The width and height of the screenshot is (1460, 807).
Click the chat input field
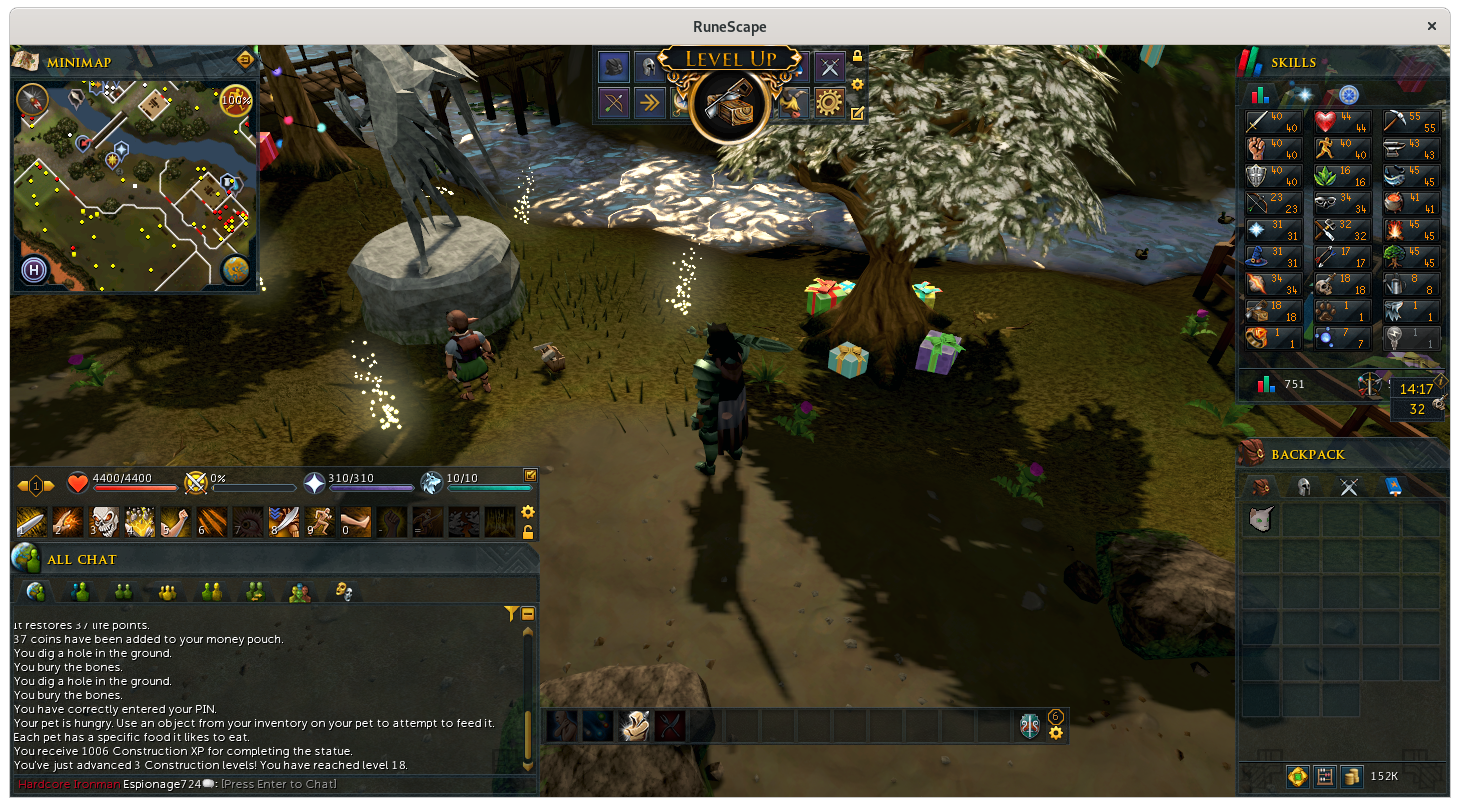280,784
